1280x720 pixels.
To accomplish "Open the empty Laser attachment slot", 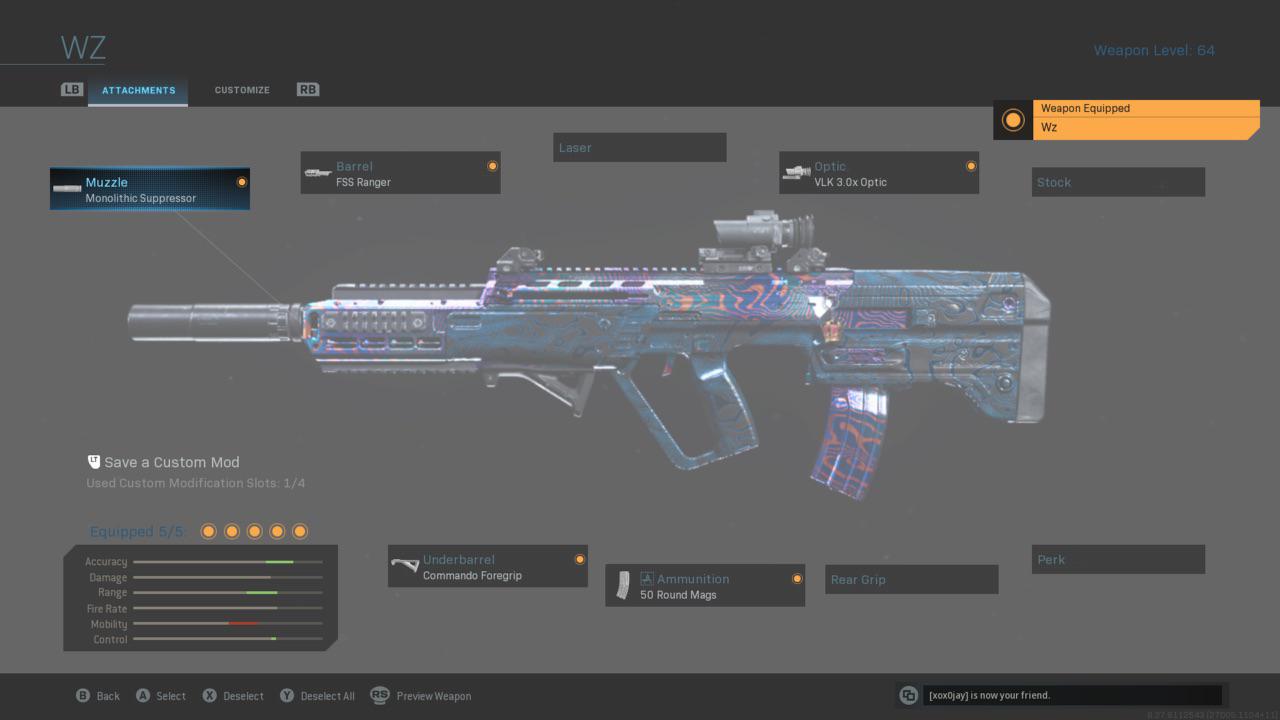I will (x=639, y=147).
